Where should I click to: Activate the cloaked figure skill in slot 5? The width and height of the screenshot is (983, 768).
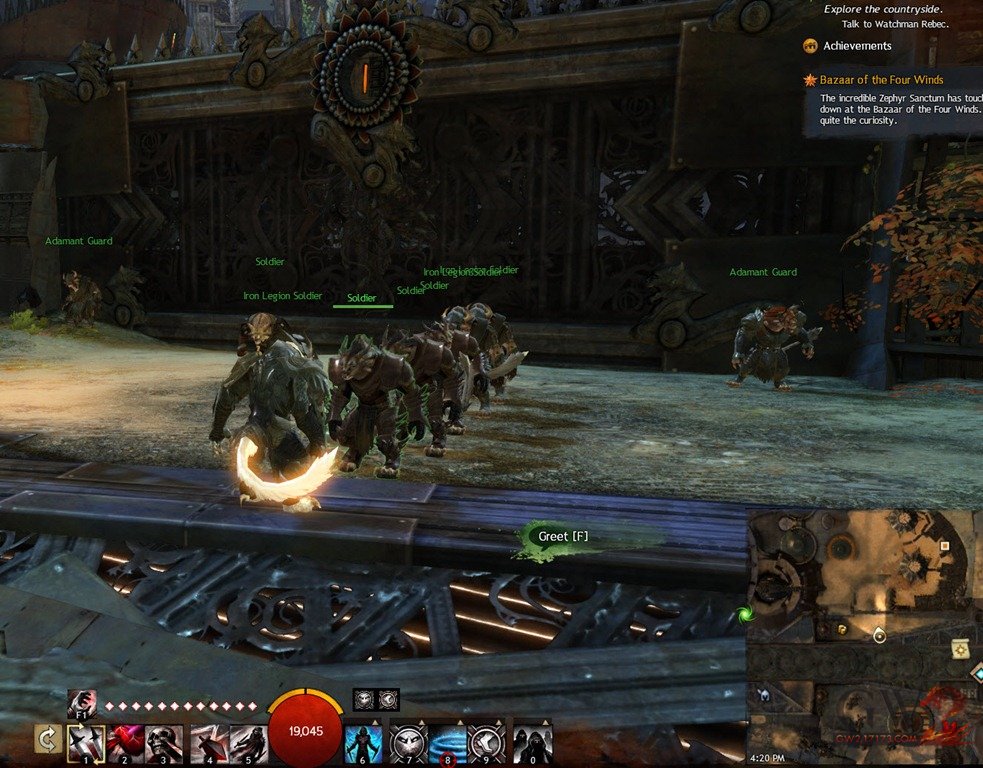pyautogui.click(x=248, y=744)
